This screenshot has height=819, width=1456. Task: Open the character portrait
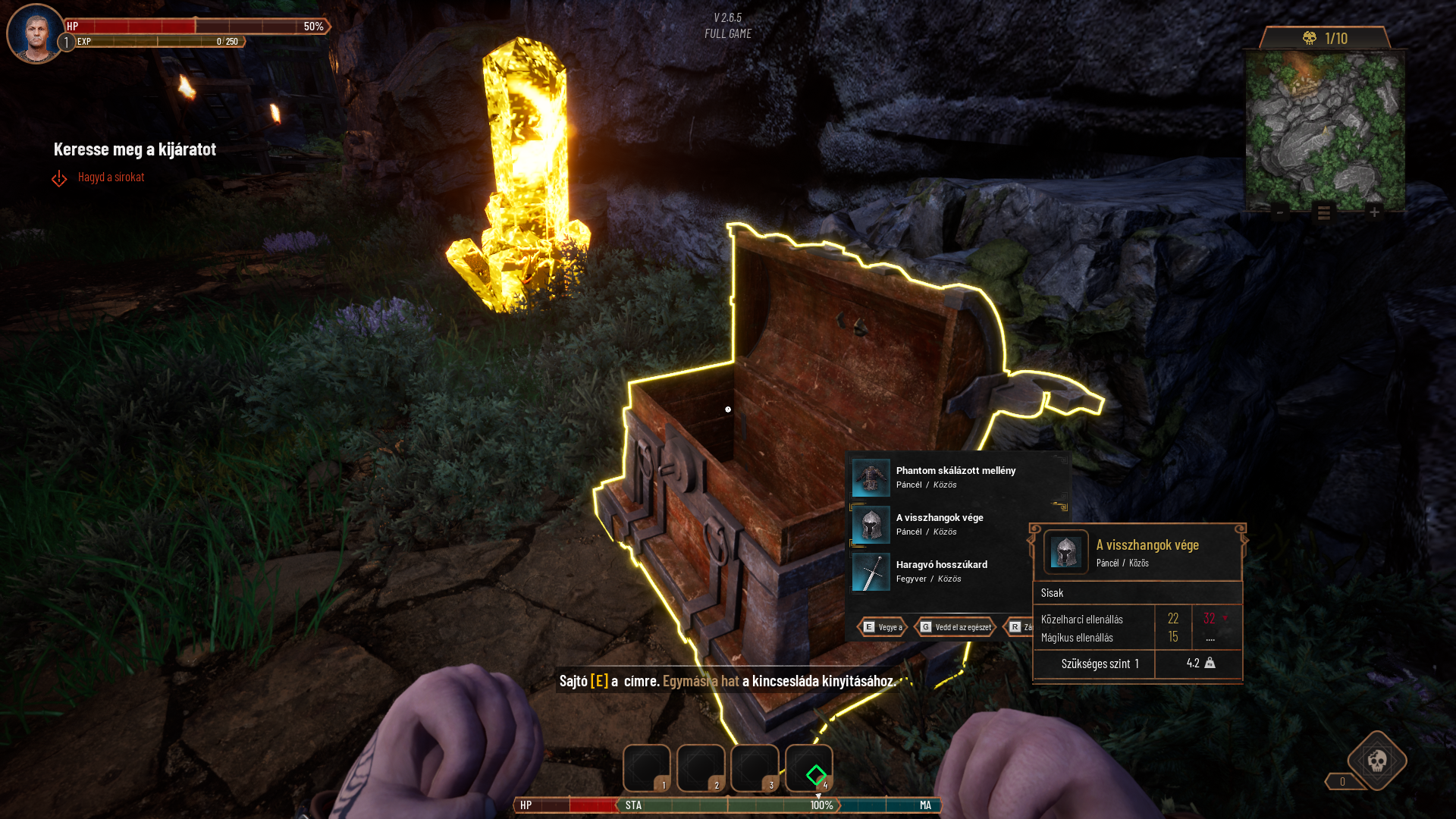pyautogui.click(x=36, y=34)
